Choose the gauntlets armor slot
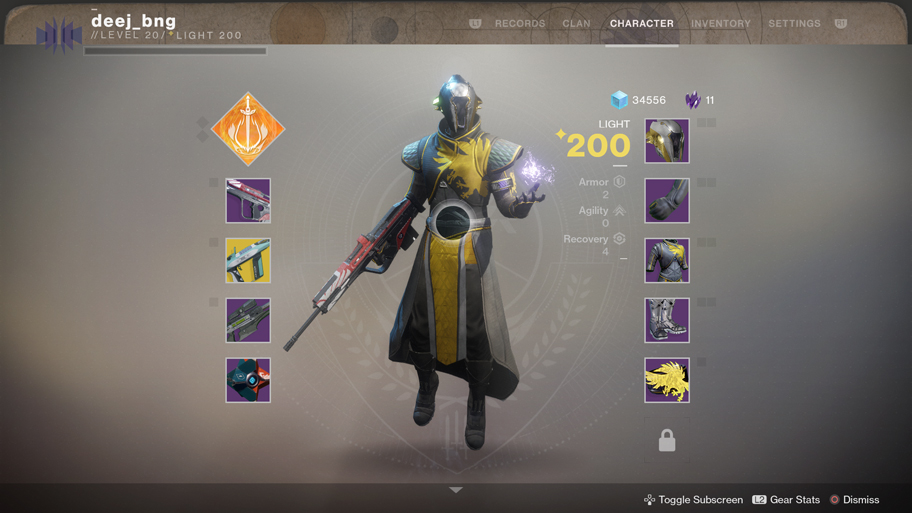The image size is (912, 513). coord(667,201)
